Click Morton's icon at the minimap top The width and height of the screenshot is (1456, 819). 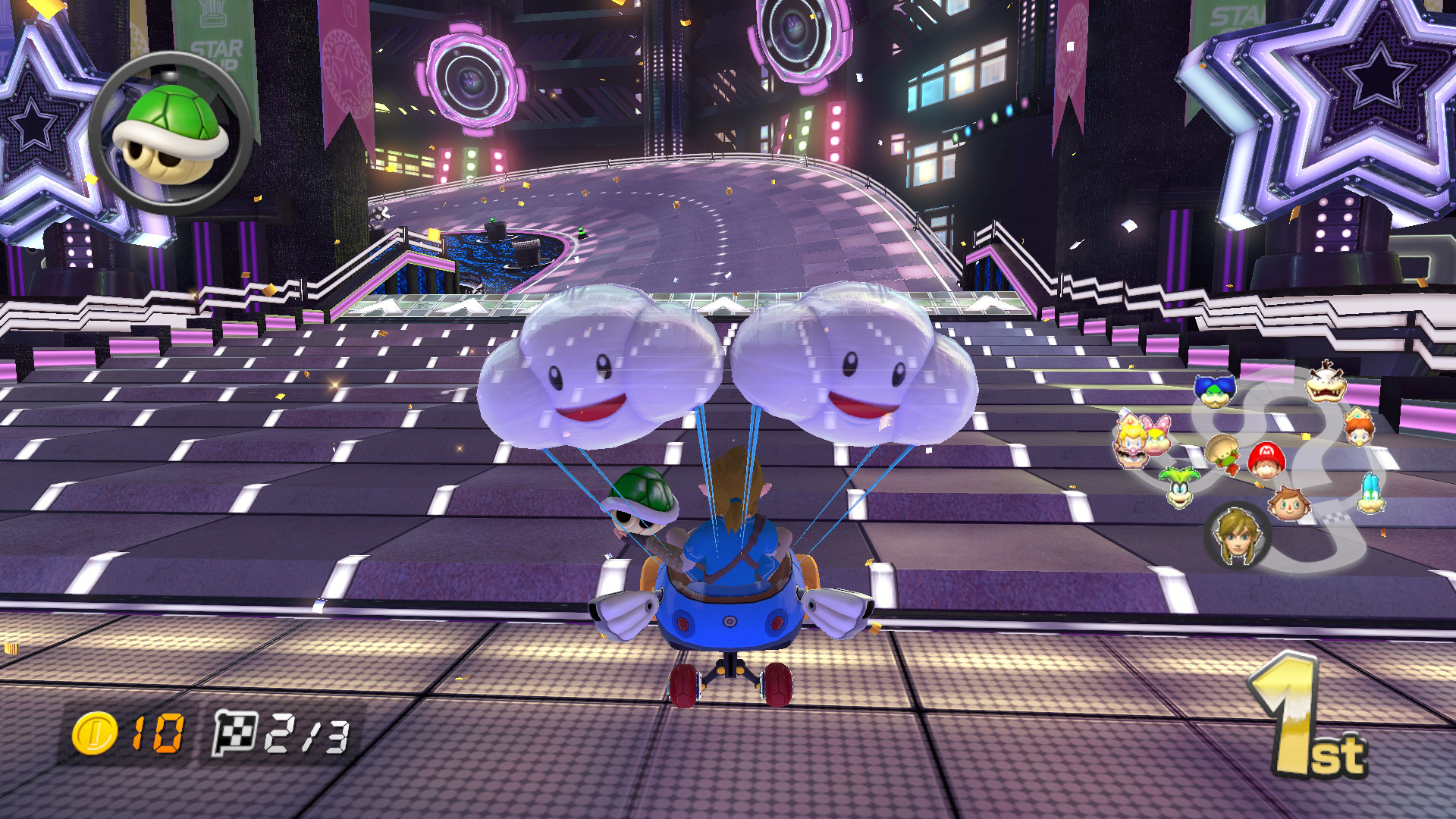click(1325, 385)
